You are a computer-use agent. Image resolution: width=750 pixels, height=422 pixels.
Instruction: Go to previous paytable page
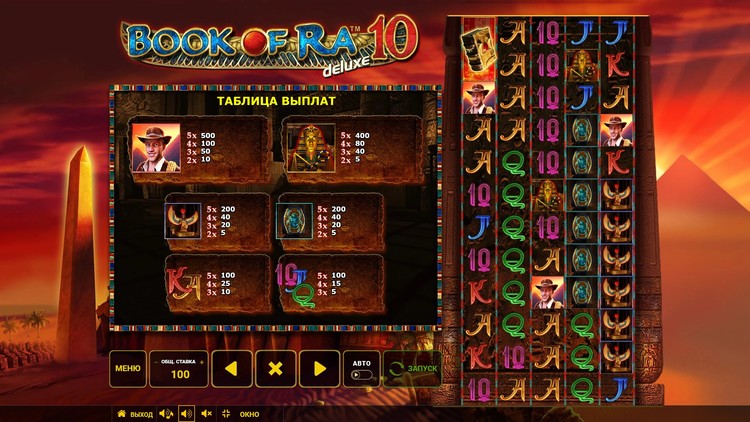coord(230,368)
